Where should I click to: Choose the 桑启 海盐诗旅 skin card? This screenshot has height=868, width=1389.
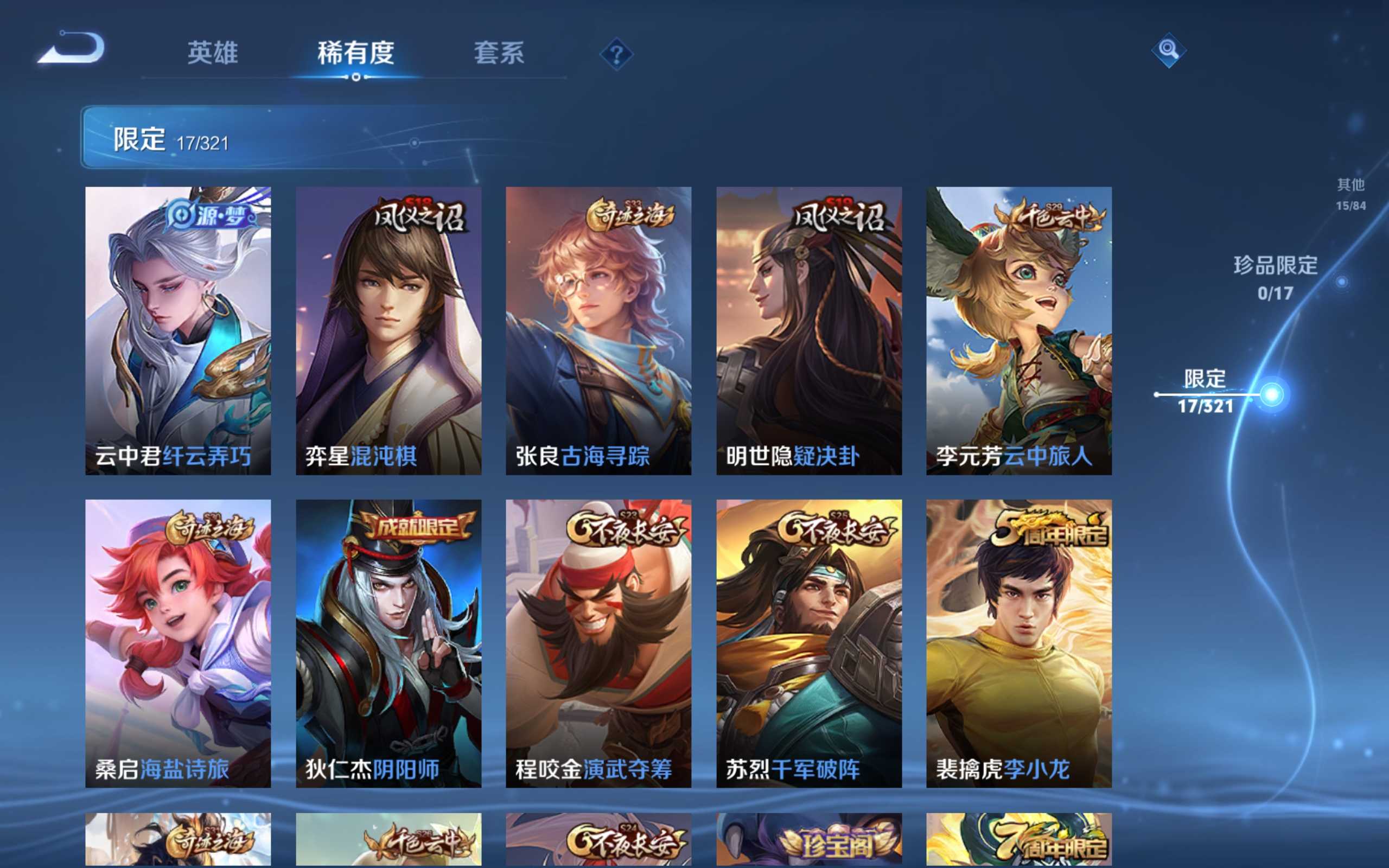click(178, 643)
